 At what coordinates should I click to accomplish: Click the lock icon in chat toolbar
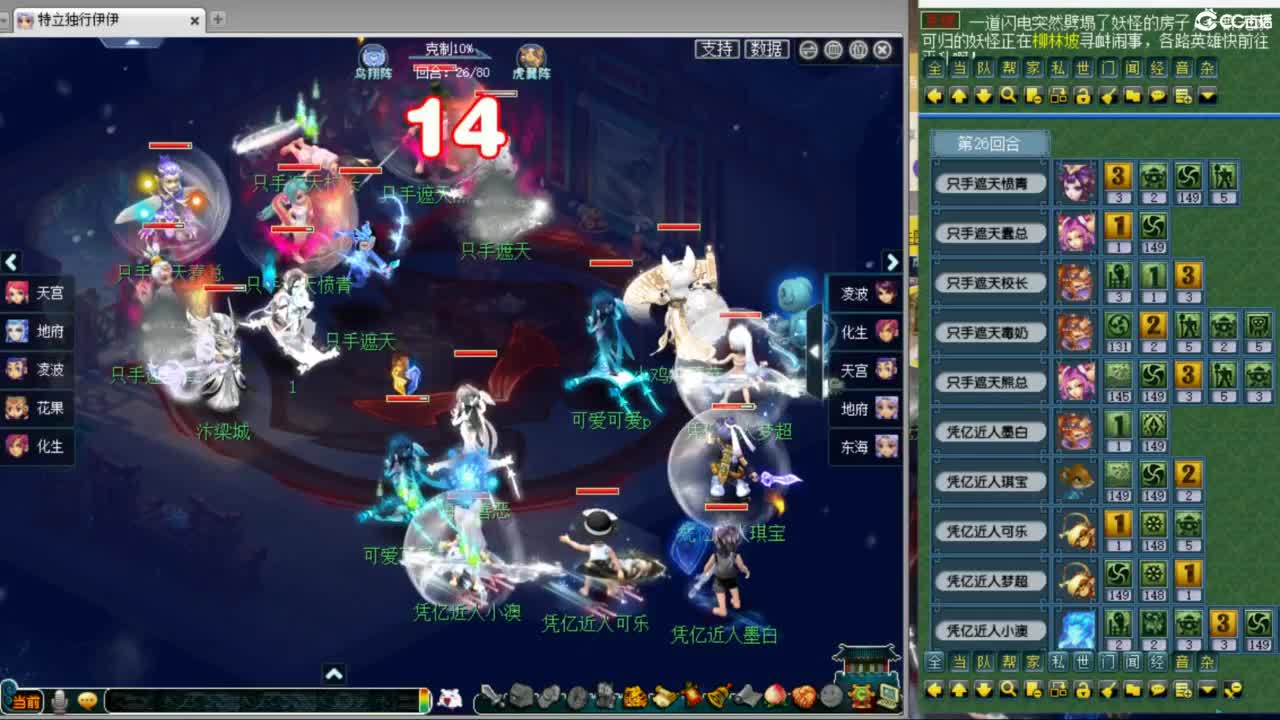1084,96
